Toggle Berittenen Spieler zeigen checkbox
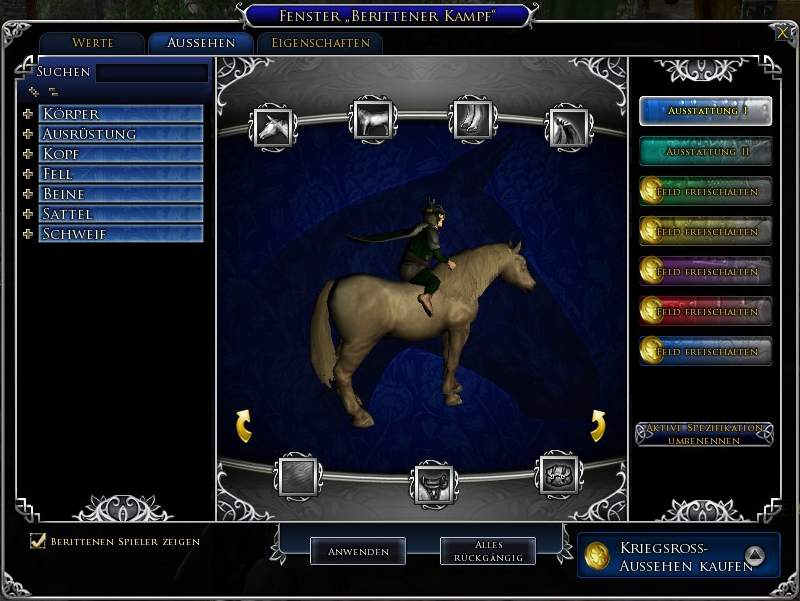800x601 pixels. tap(39, 541)
